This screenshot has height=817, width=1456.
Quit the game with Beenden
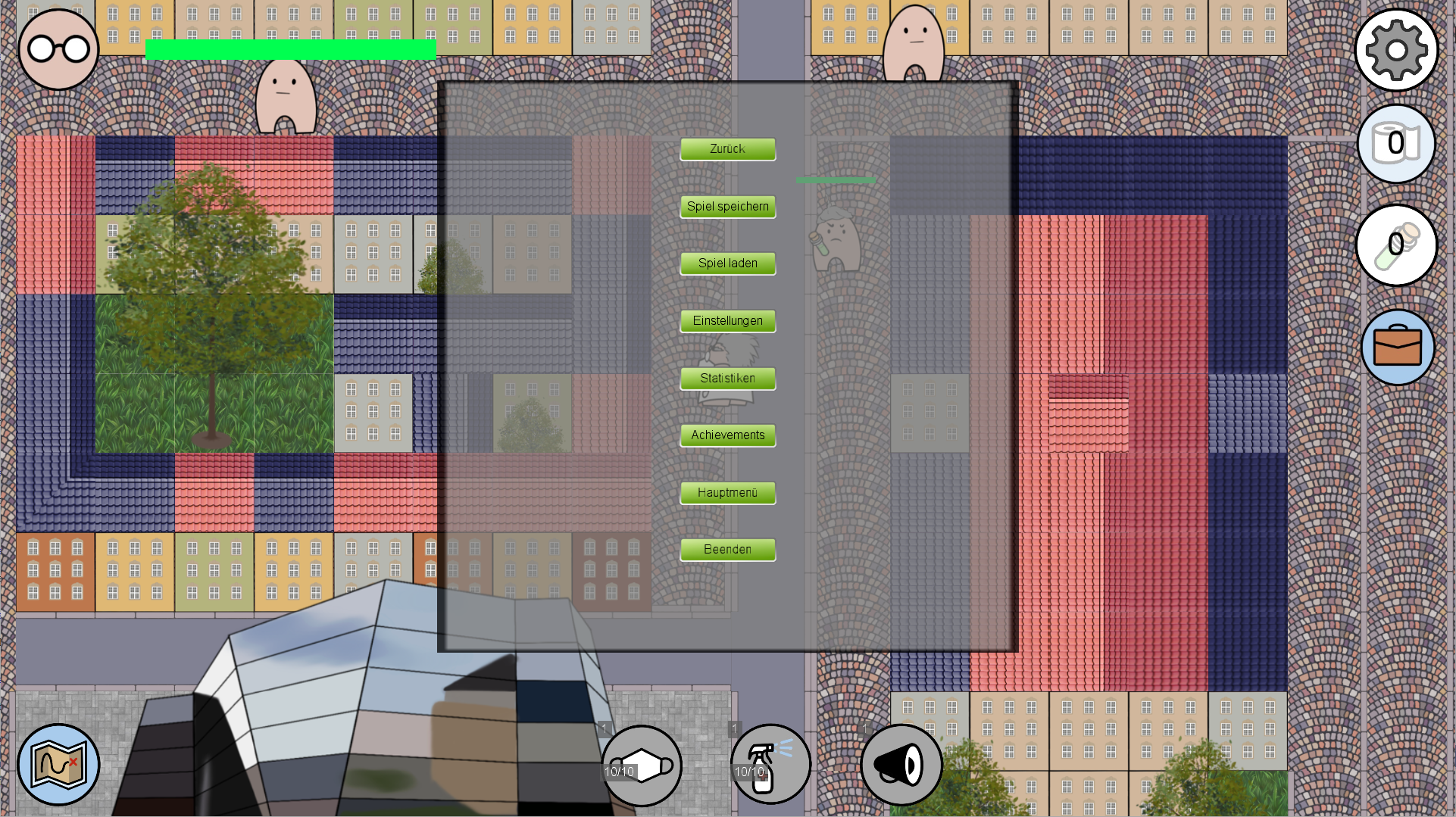coord(727,550)
